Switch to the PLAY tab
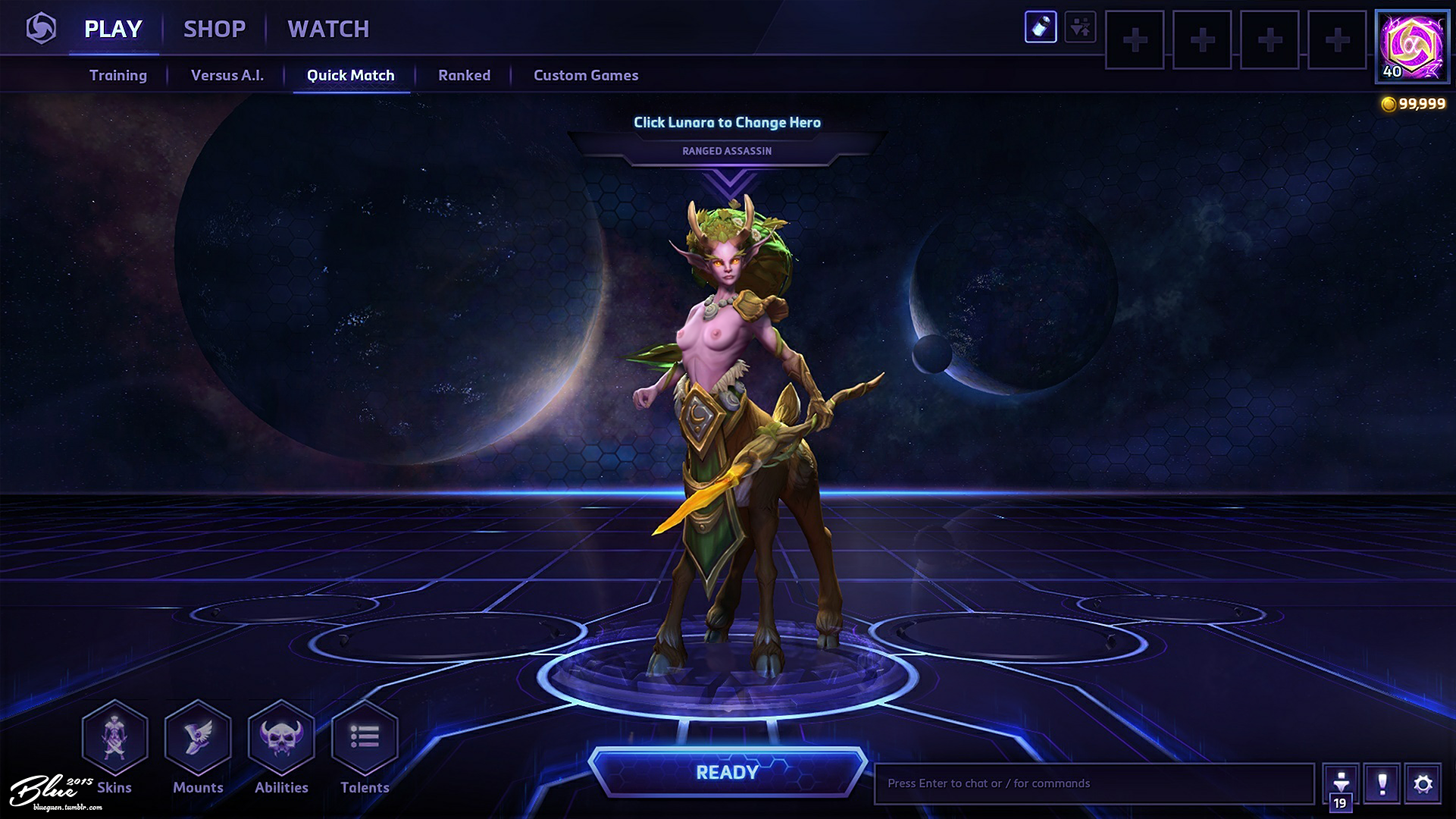The image size is (1456, 819). pos(113,29)
